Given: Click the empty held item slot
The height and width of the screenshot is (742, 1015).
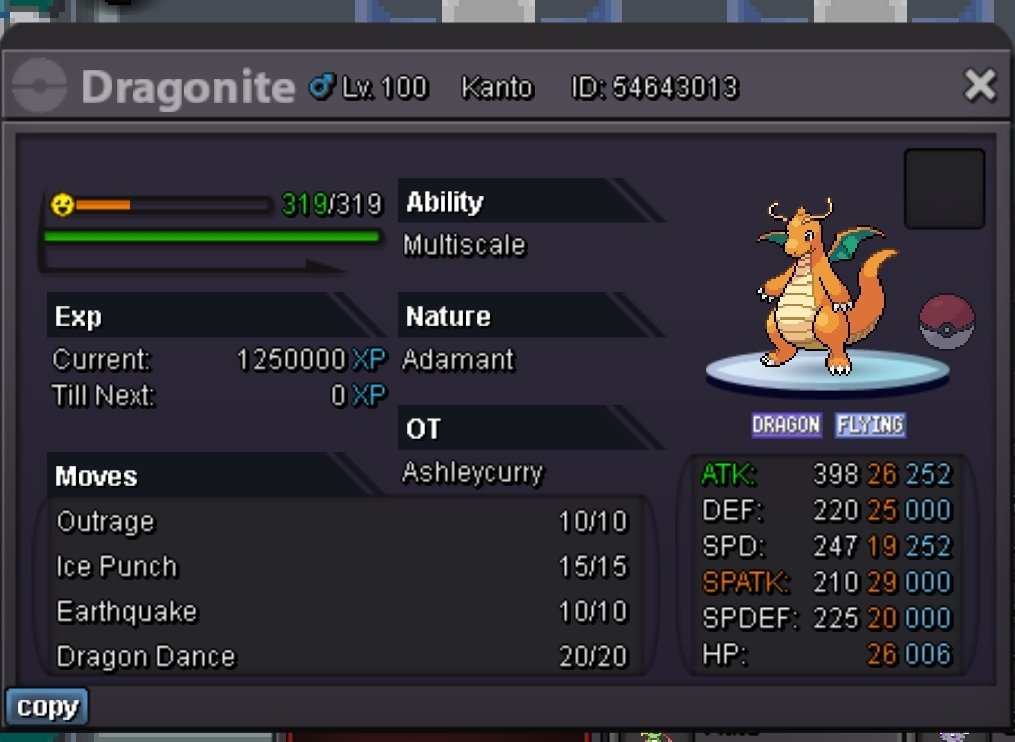Looking at the screenshot, I should (x=944, y=189).
